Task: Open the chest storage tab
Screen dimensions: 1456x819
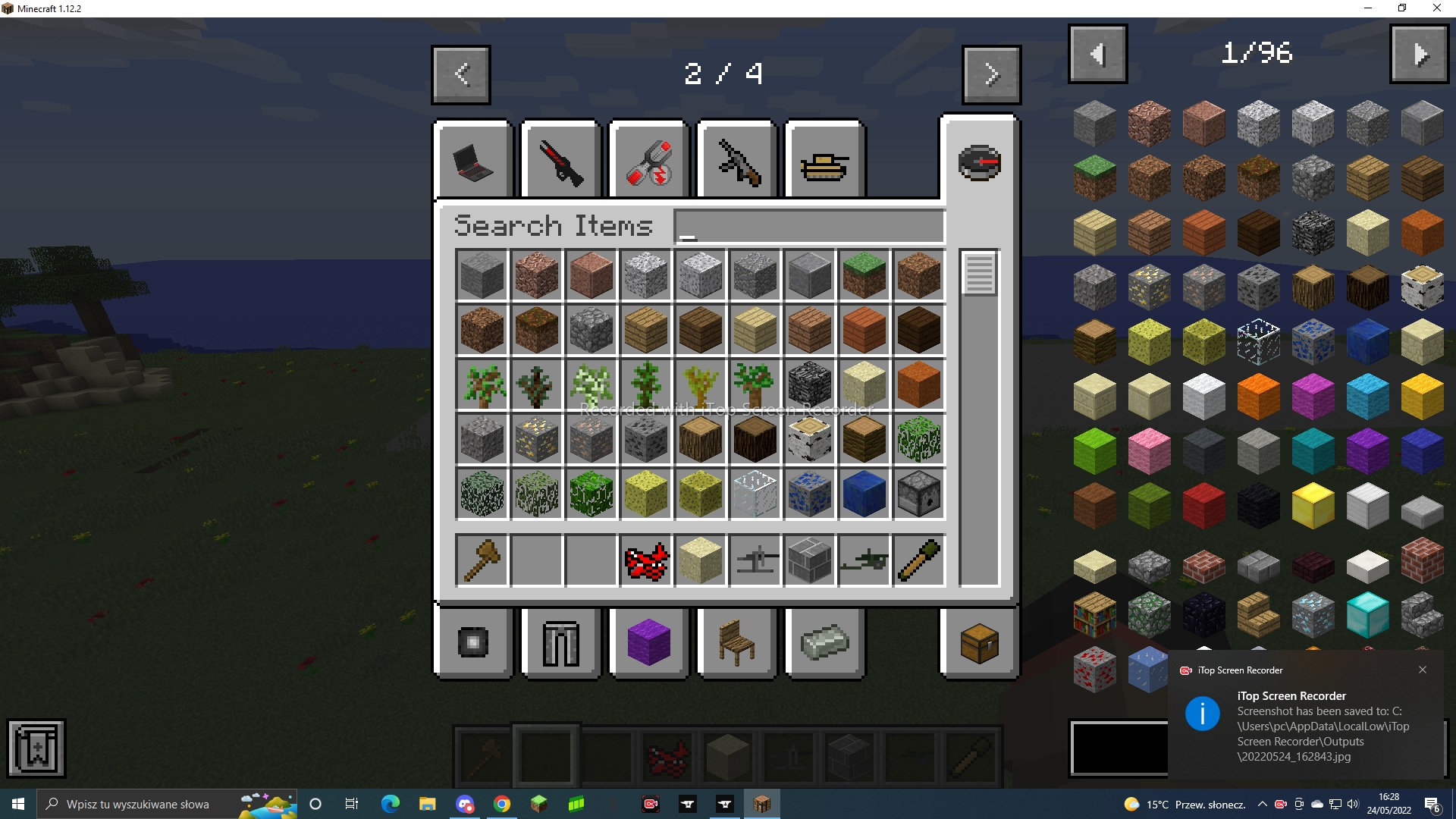Action: click(x=978, y=642)
